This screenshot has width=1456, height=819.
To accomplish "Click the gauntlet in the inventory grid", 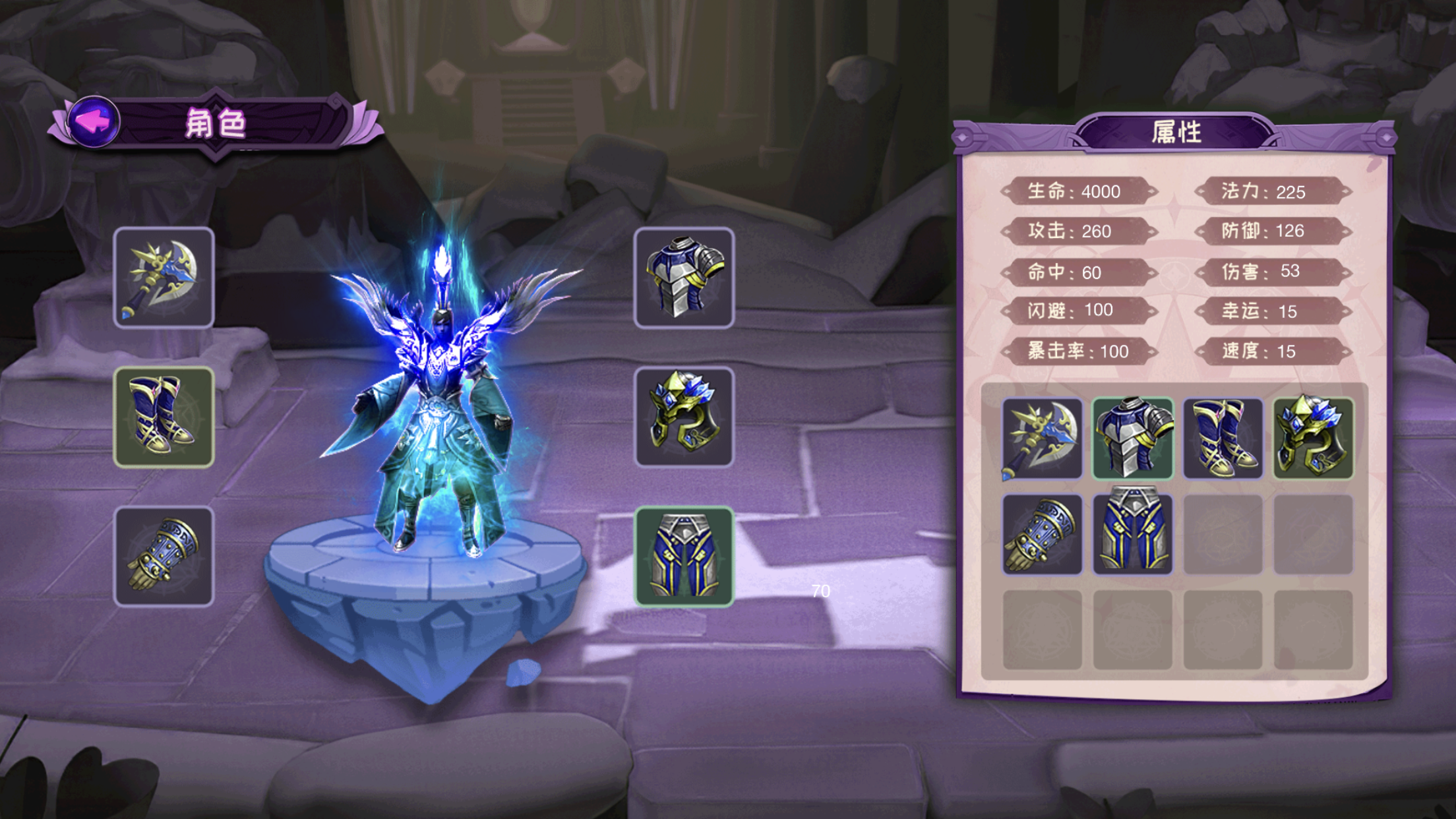I will (x=1042, y=535).
